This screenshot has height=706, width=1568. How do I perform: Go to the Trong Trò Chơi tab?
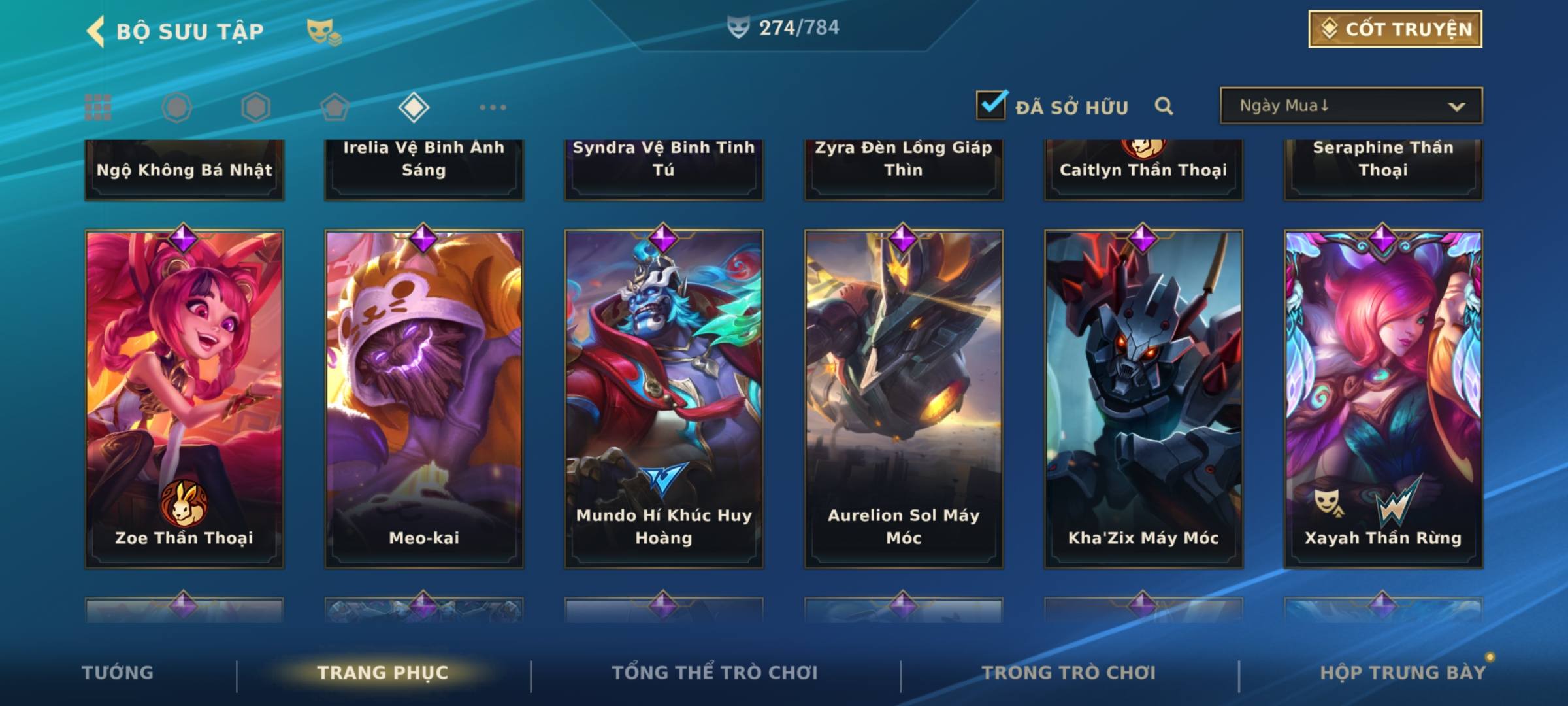pos(1069,673)
